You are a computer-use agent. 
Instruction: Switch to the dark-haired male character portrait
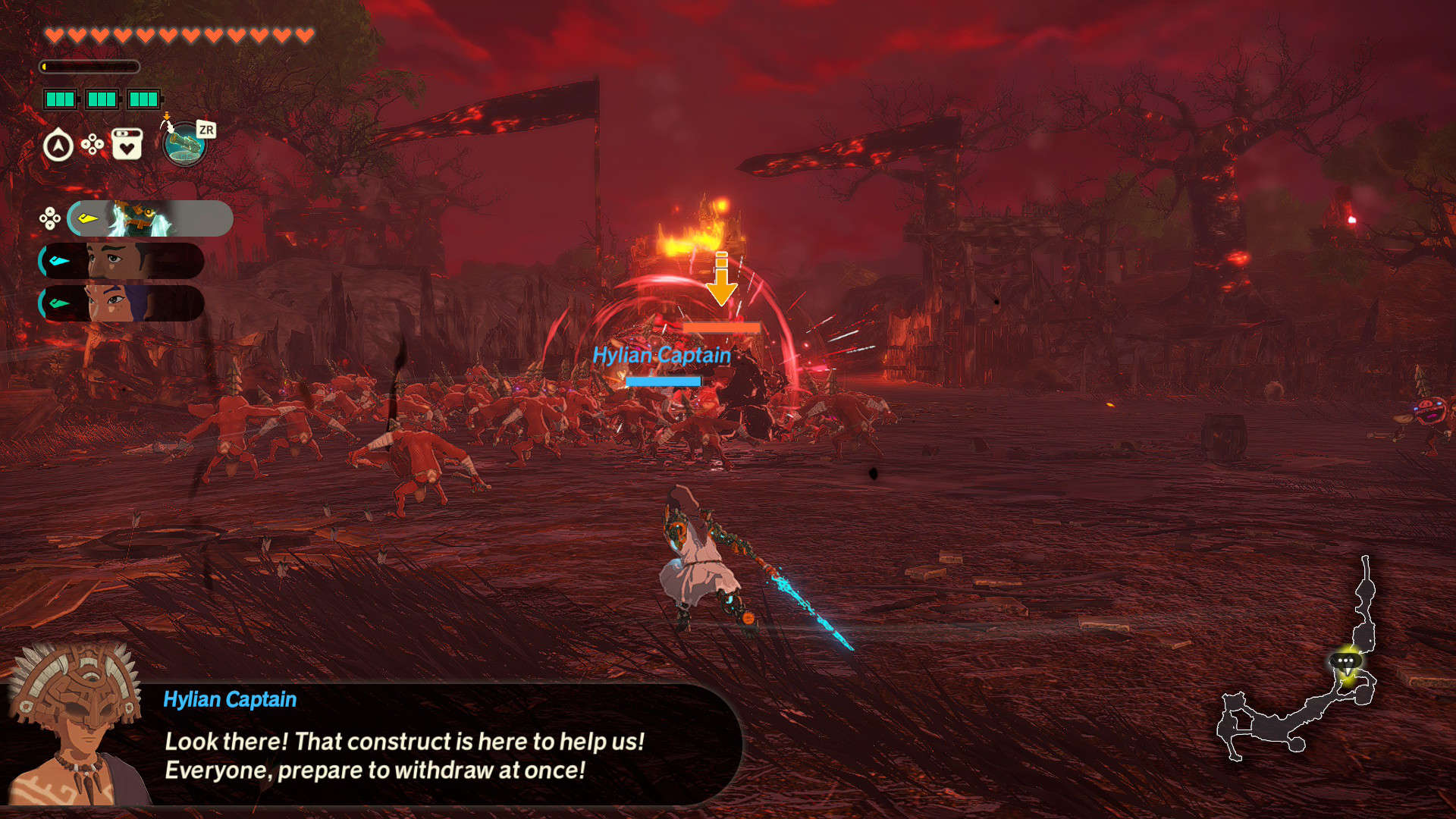tap(121, 261)
